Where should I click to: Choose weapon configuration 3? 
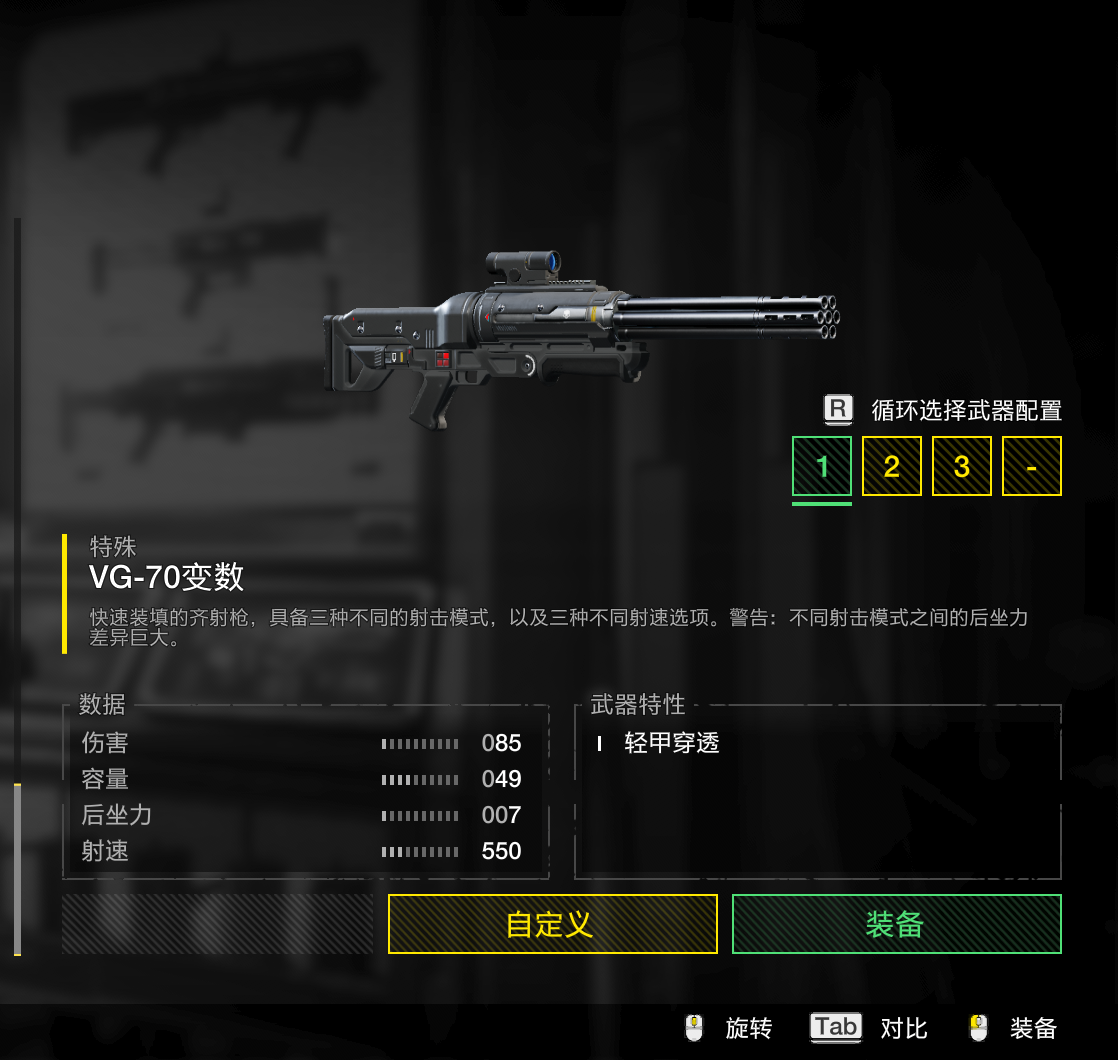click(x=962, y=466)
